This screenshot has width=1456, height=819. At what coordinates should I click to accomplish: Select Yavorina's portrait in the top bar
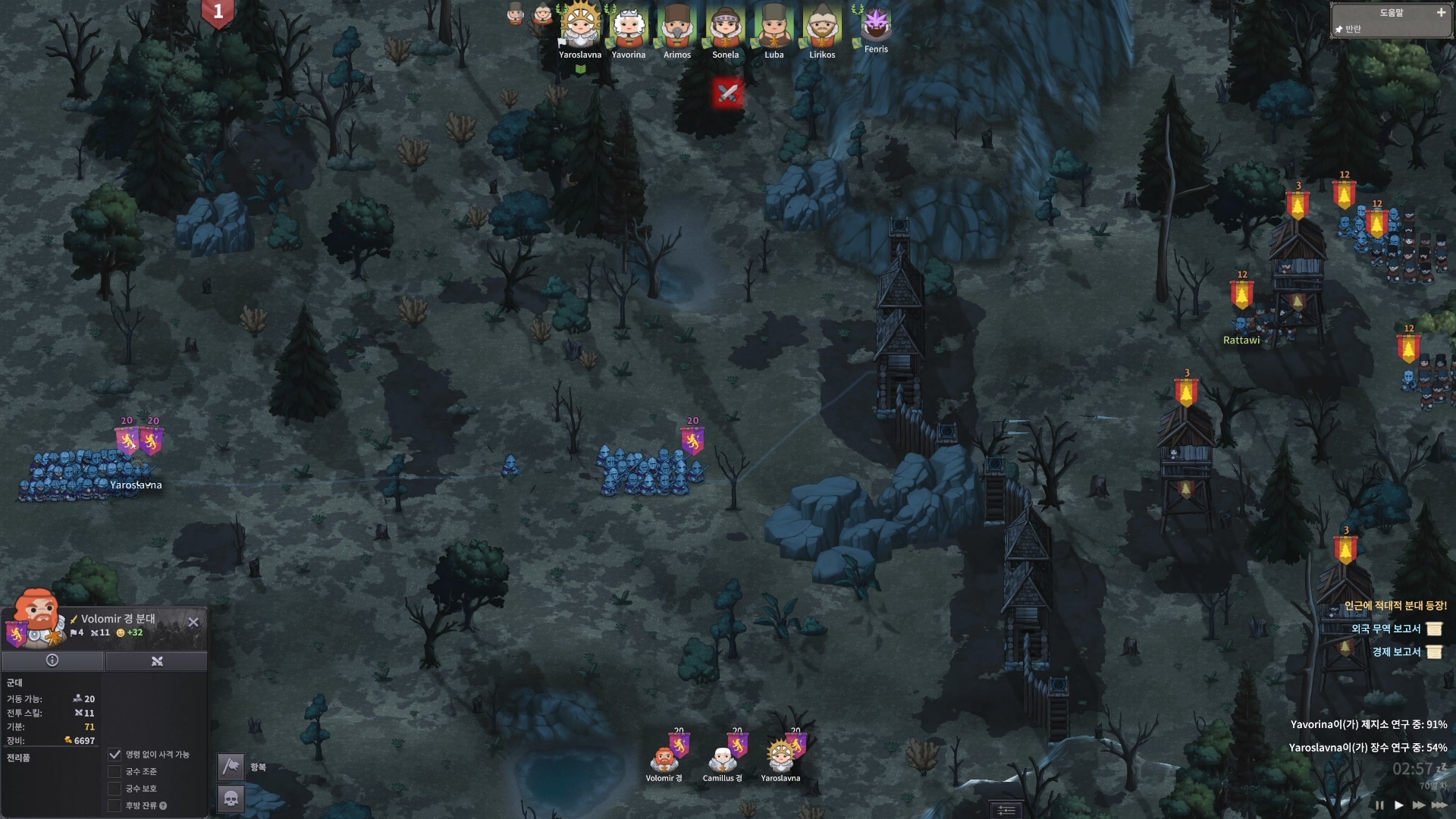coord(629,27)
